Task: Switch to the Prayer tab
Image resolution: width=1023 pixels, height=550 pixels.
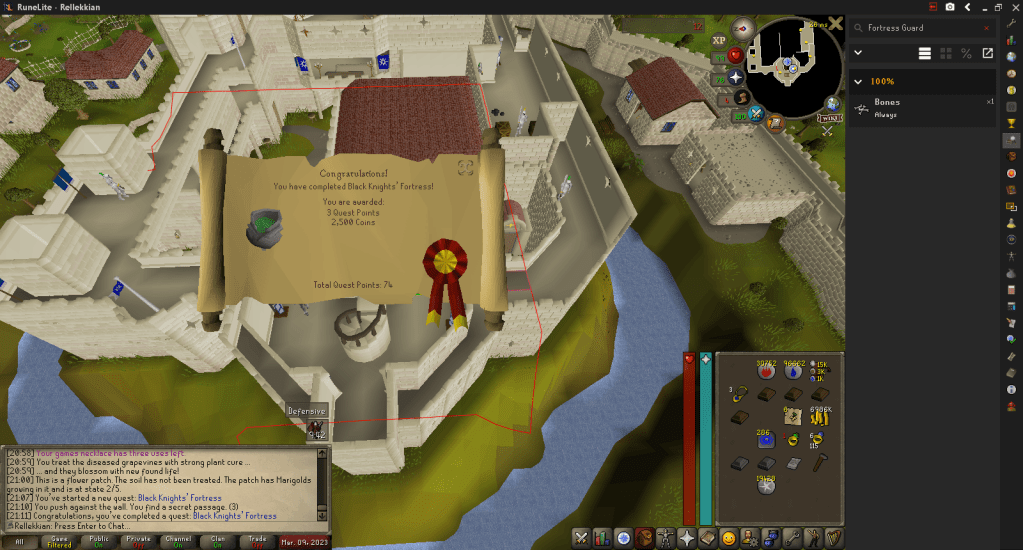Action: point(688,538)
